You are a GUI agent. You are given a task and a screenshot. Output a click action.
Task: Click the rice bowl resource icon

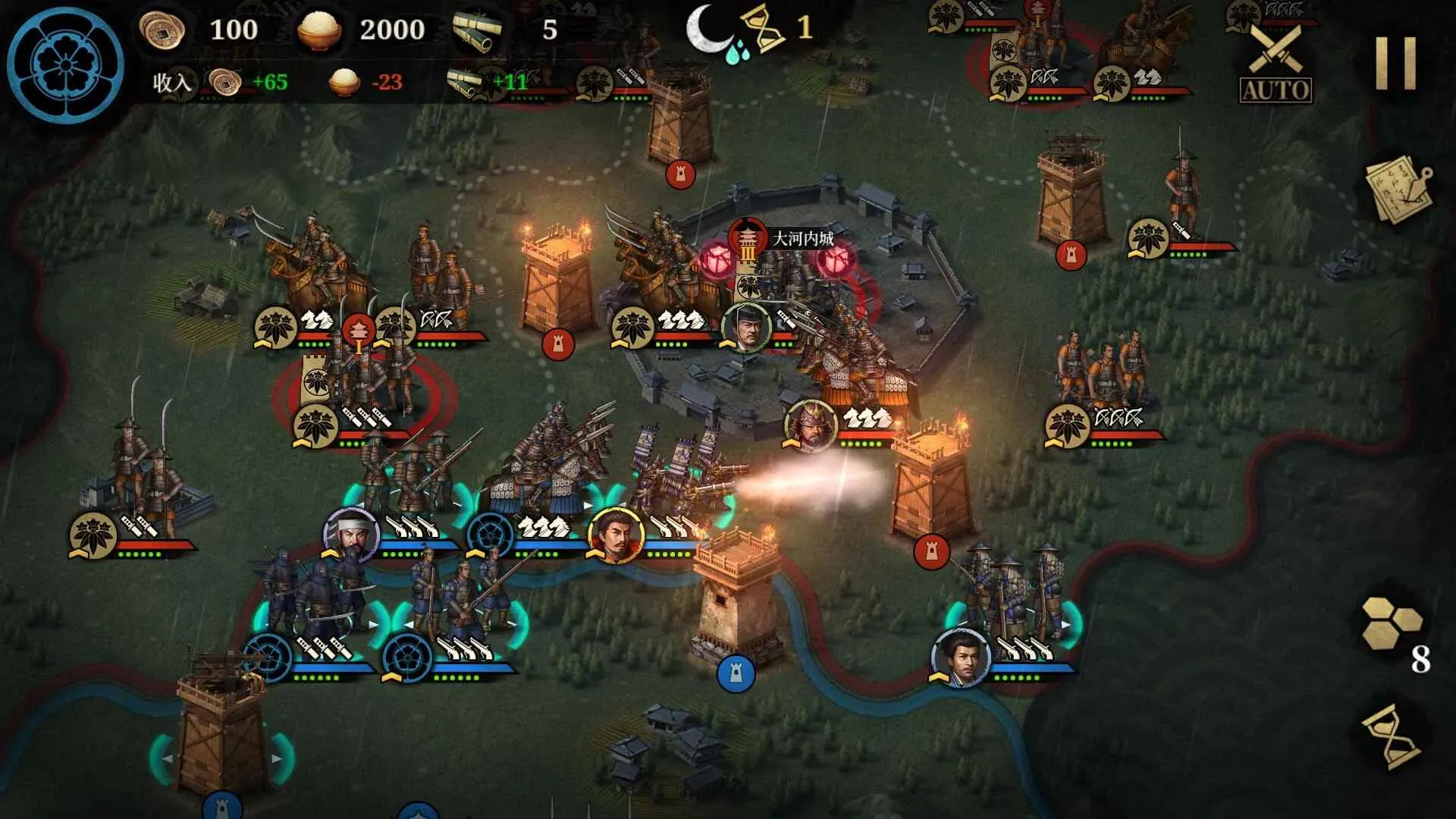point(322,30)
